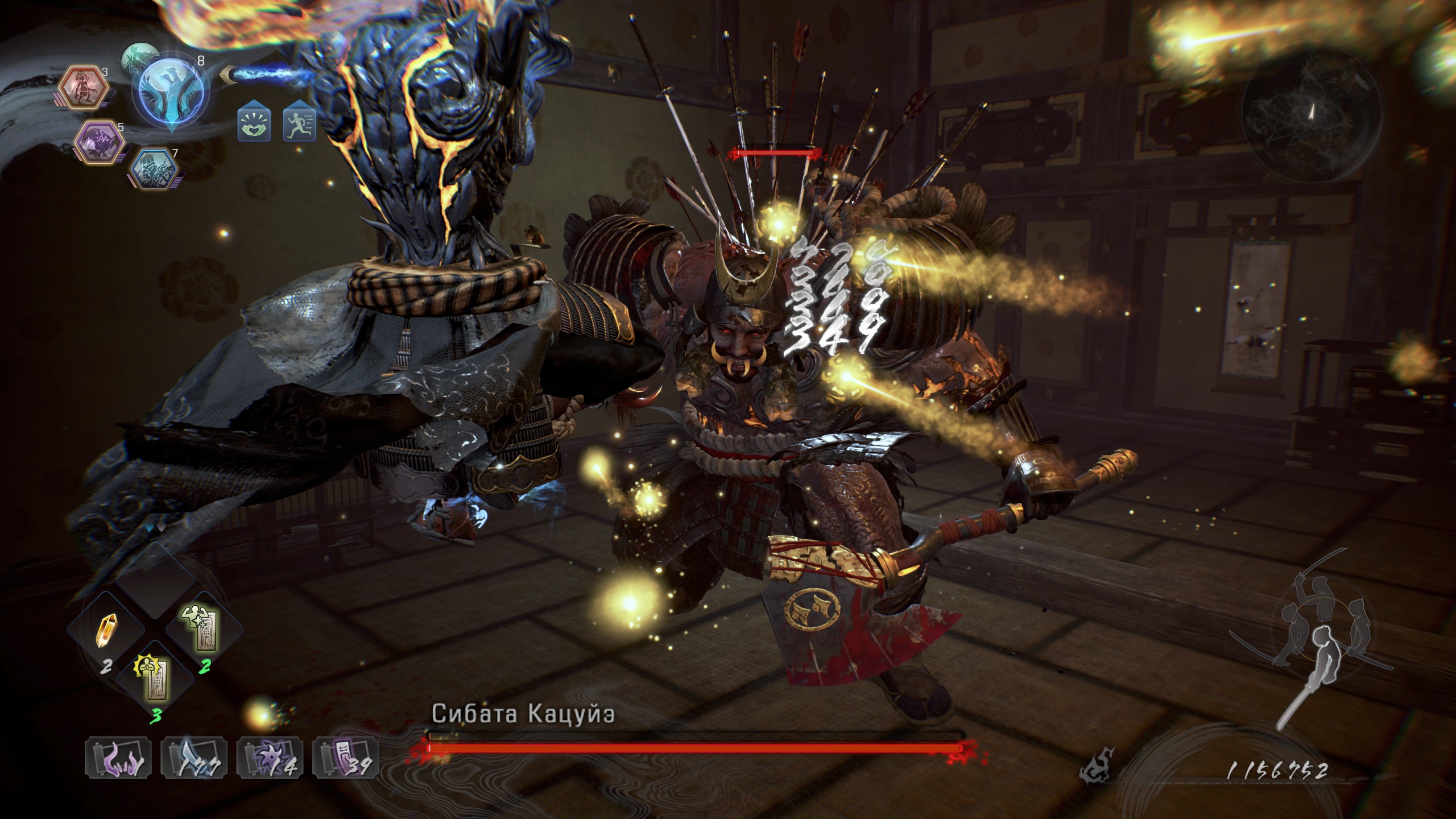Cast the purple flame scroll

[118, 758]
